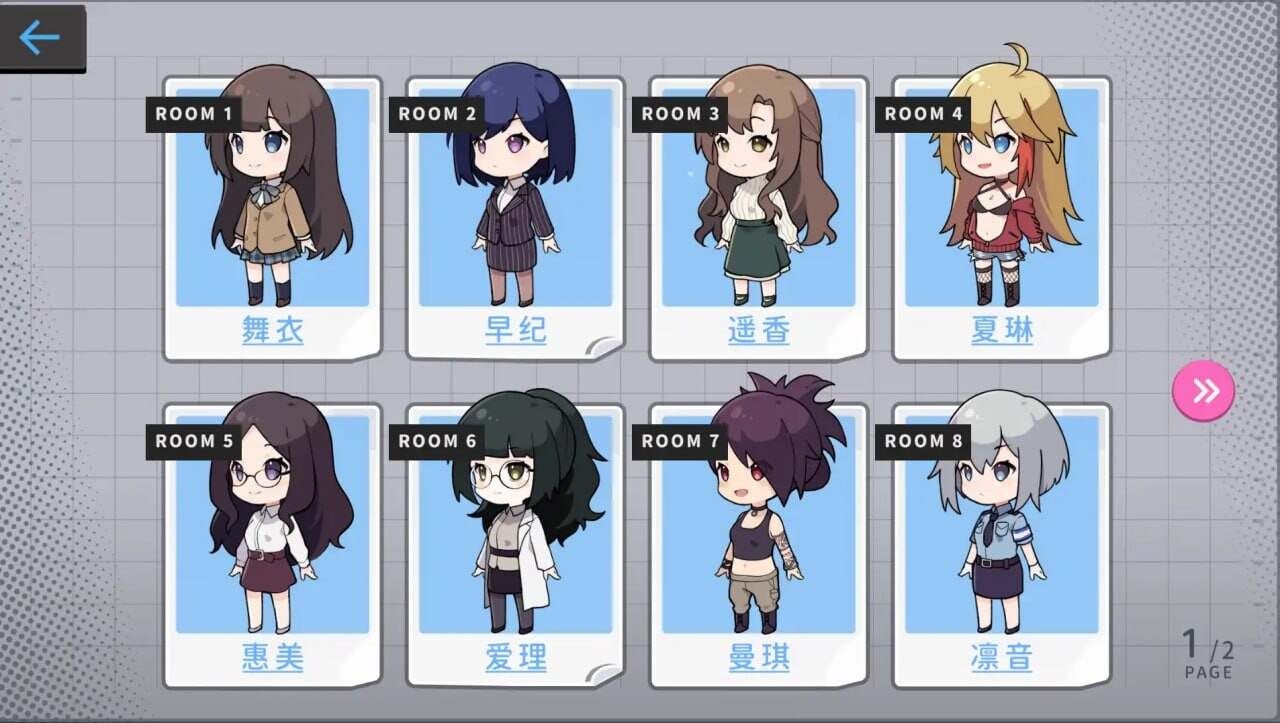Click the ROOM 4 label tag on the card
This screenshot has width=1280, height=723.
[x=922, y=114]
